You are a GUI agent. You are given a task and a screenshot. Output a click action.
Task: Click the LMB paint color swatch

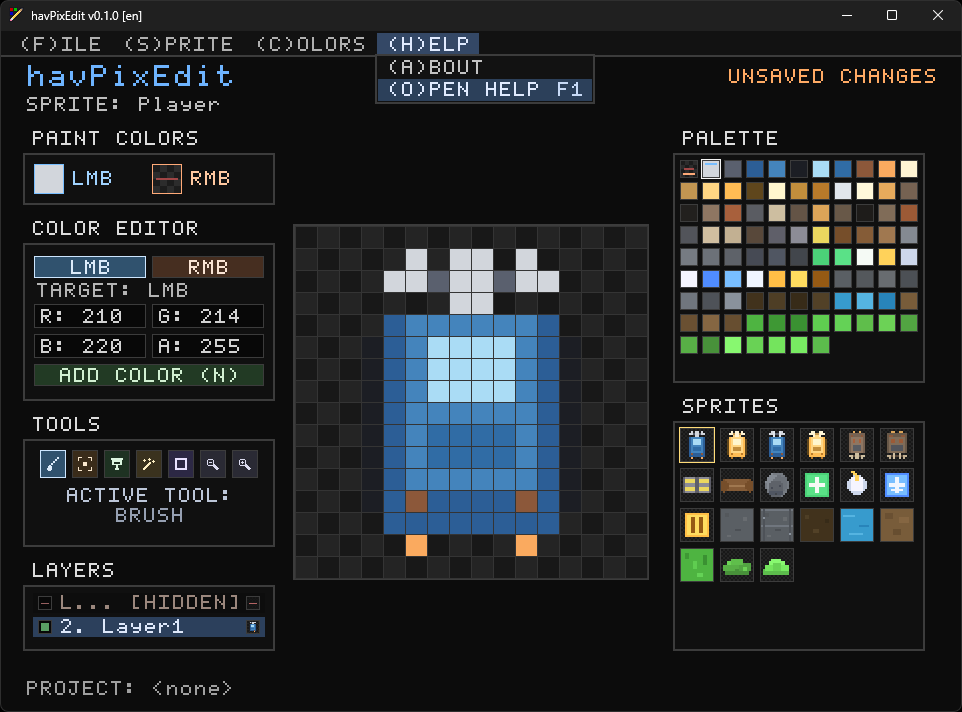pyautogui.click(x=49, y=178)
